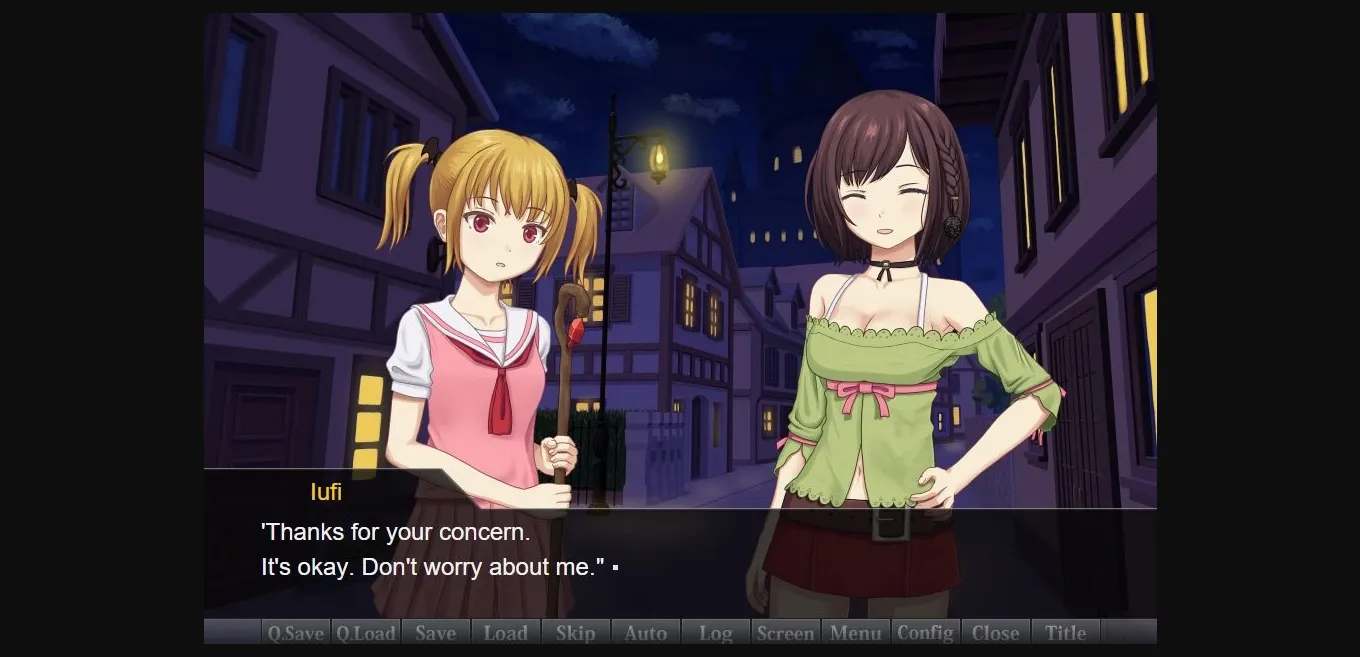The height and width of the screenshot is (657, 1360).
Task: Open the Config settings
Action: pos(926,632)
